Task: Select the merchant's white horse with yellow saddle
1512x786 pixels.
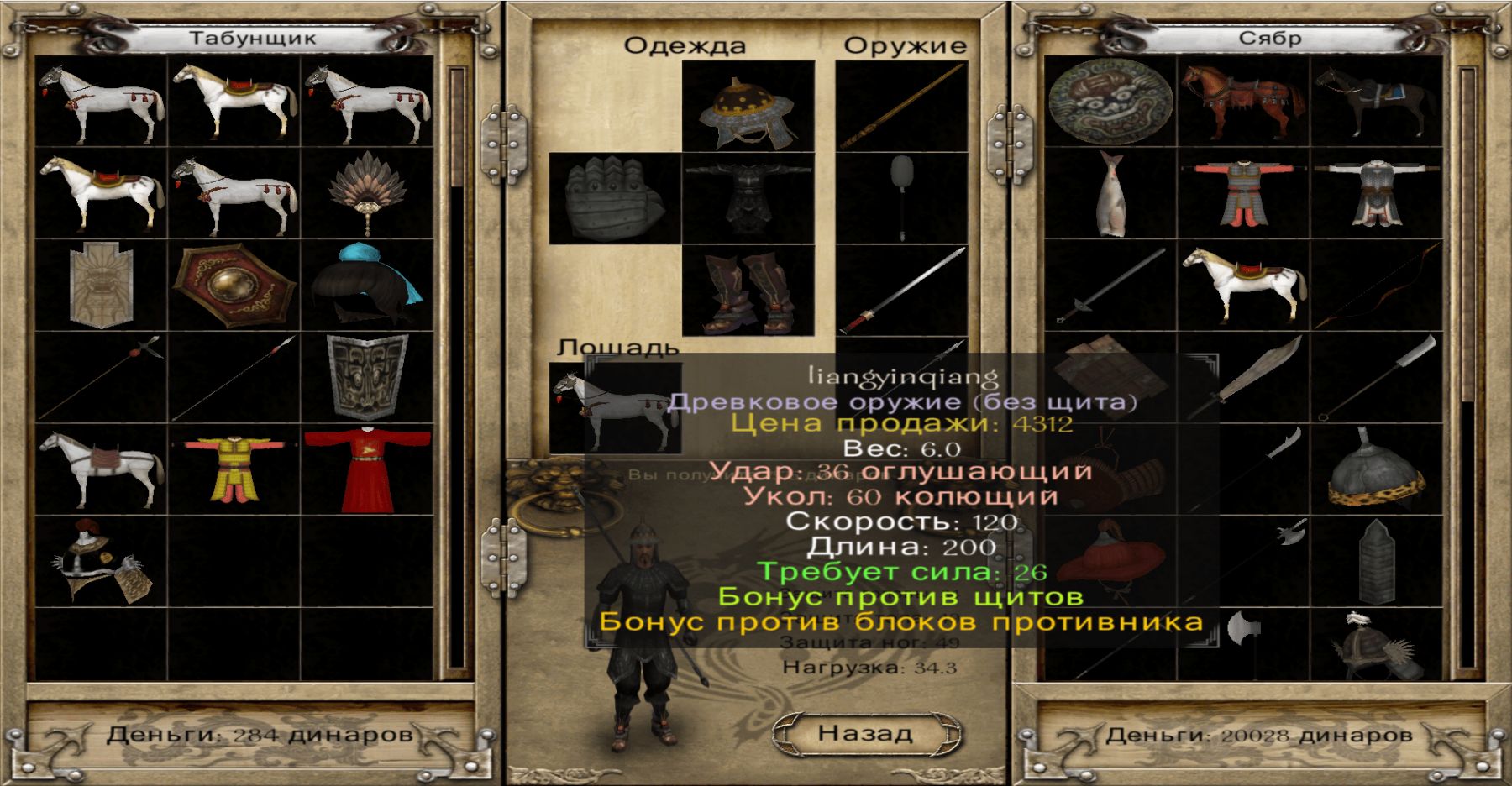Action: click(x=1243, y=286)
